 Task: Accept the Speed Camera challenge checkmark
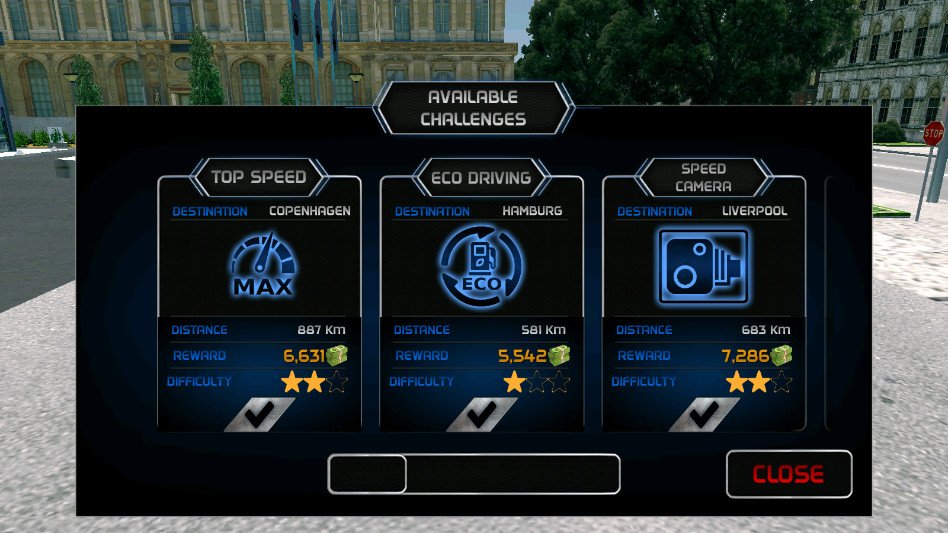pos(704,414)
